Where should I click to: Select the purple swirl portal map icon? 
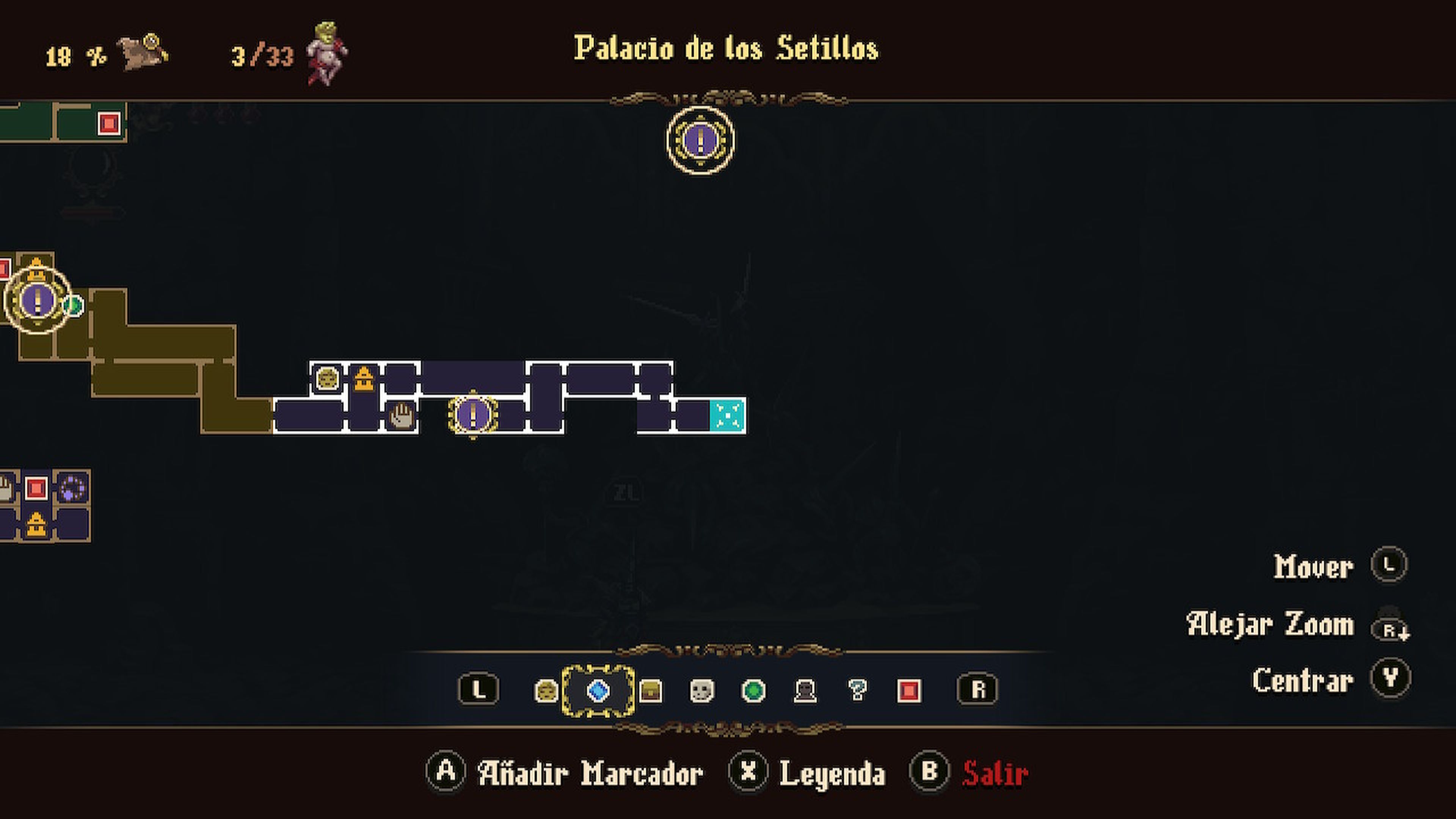click(73, 488)
